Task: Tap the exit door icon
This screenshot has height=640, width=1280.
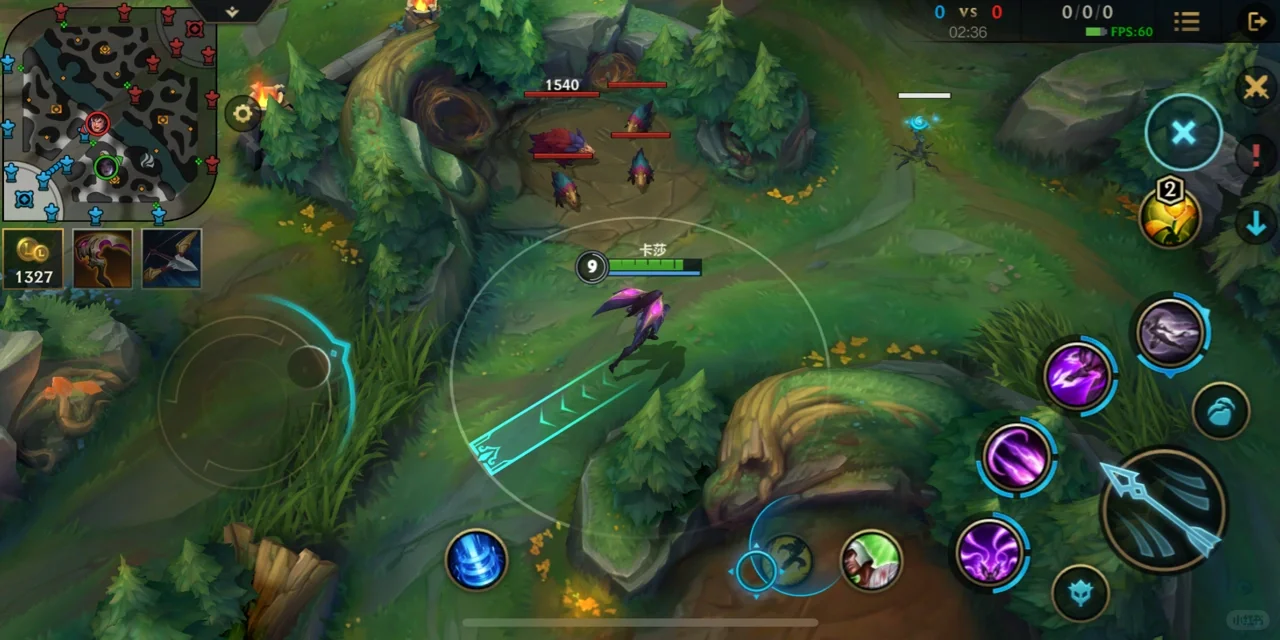Action: click(1257, 21)
